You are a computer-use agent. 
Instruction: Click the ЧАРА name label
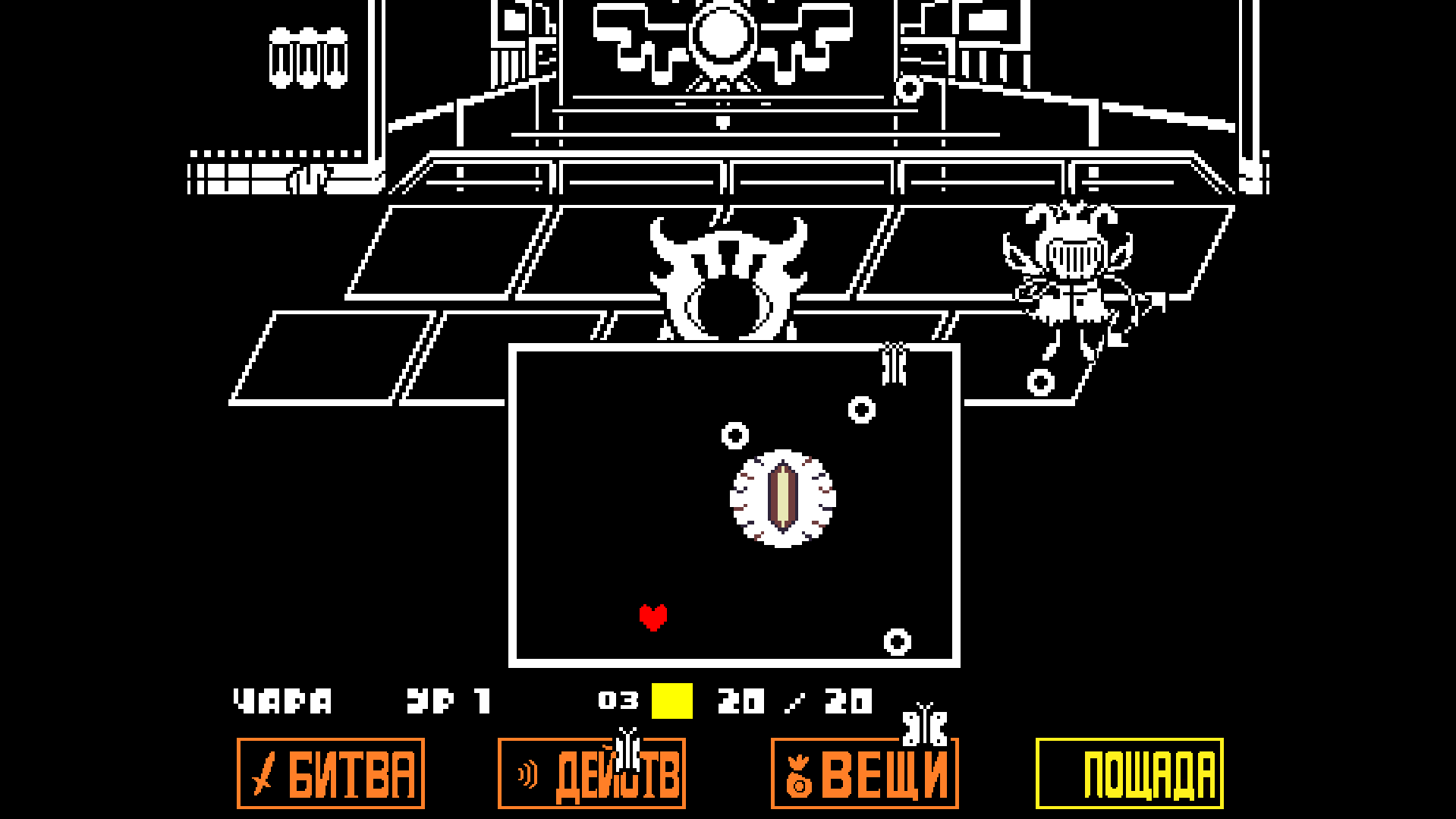point(282,699)
